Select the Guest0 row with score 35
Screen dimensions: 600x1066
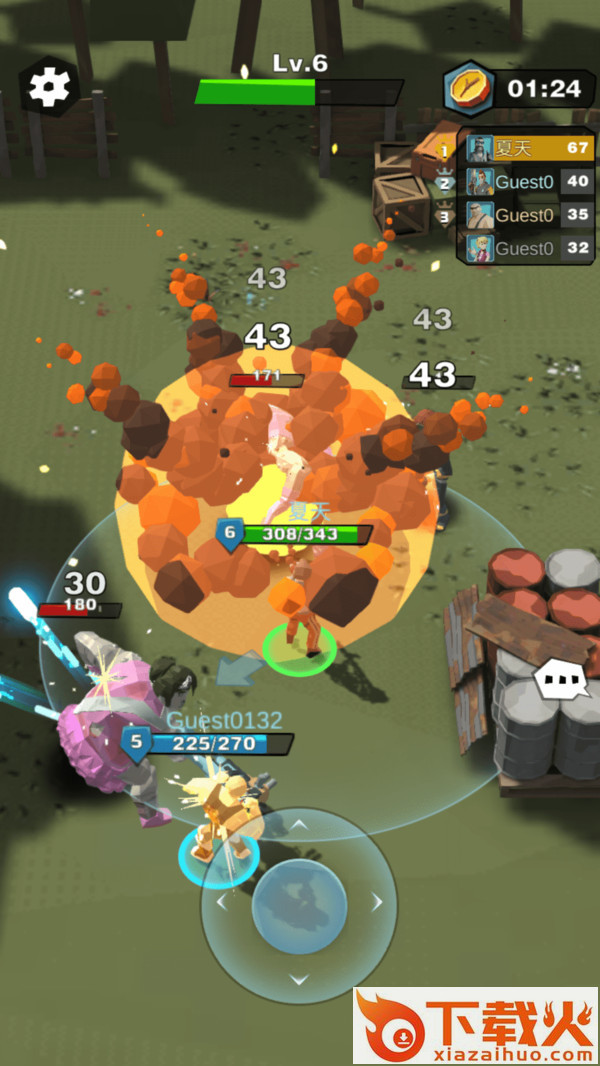coord(528,215)
